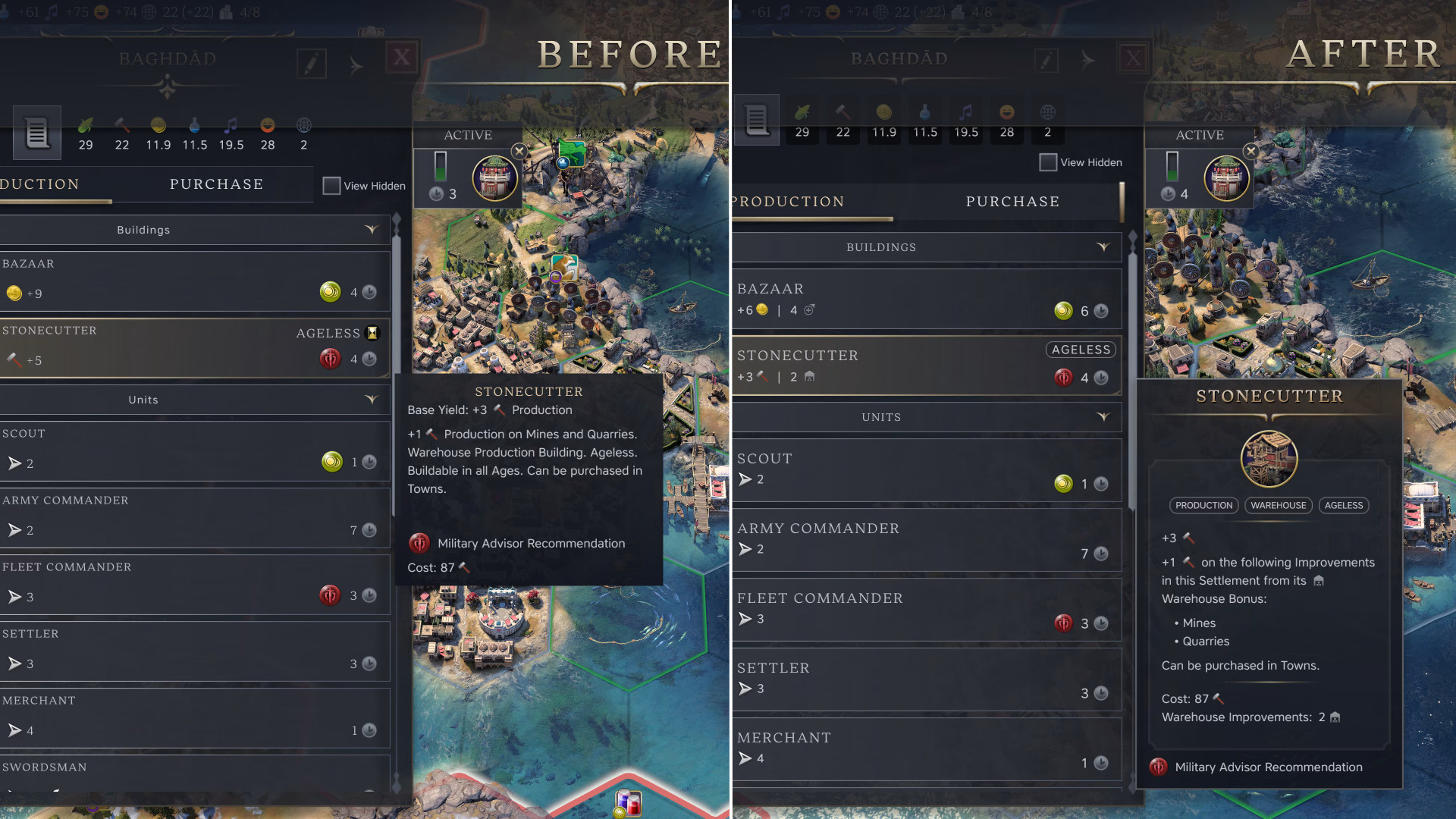This screenshot has height=819, width=1456.
Task: Check View Hidden in the After panel
Action: (x=1047, y=162)
